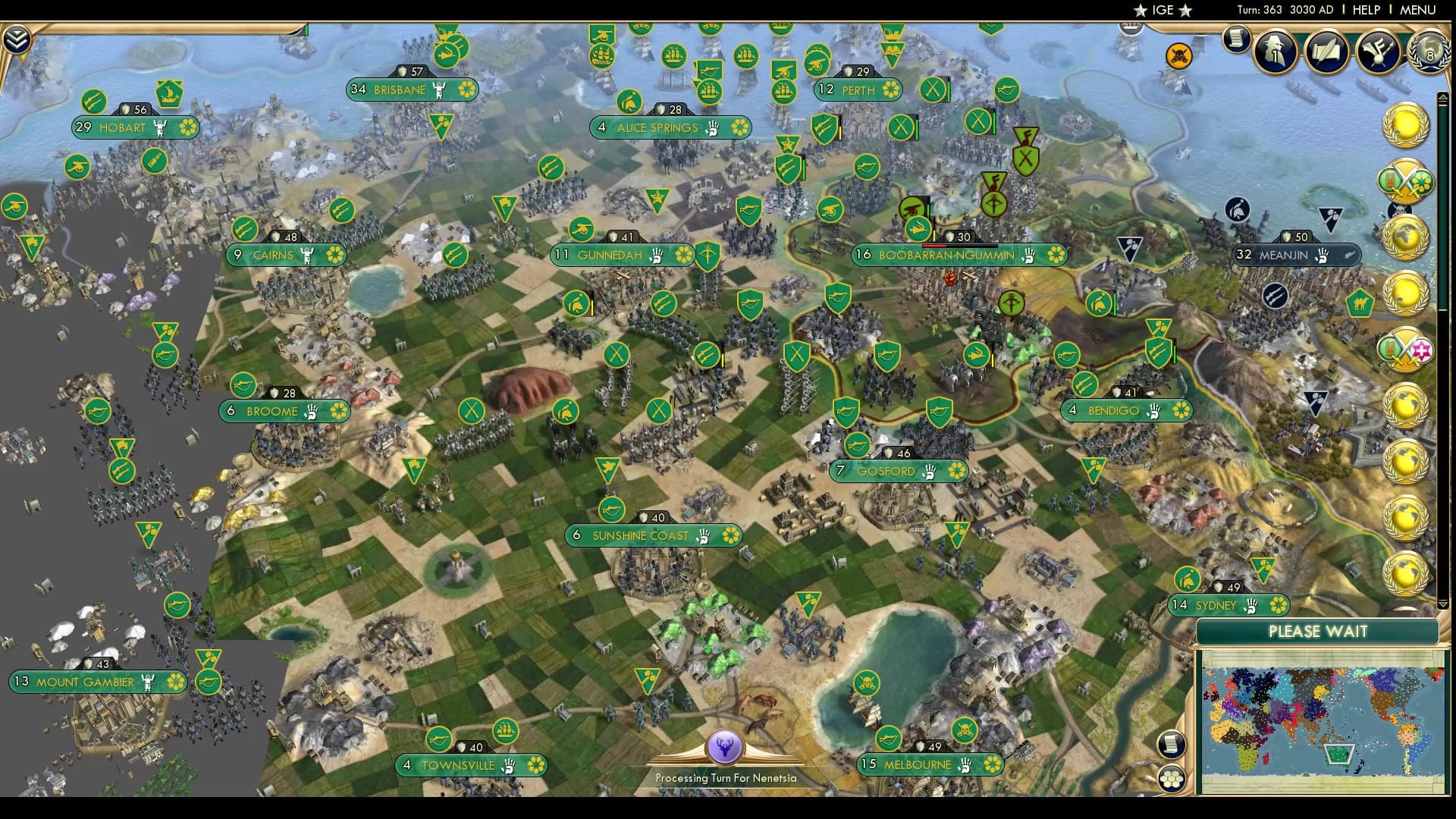This screenshot has height=819, width=1456.
Task: Open the Diplomacy overview icon
Action: tap(1377, 50)
